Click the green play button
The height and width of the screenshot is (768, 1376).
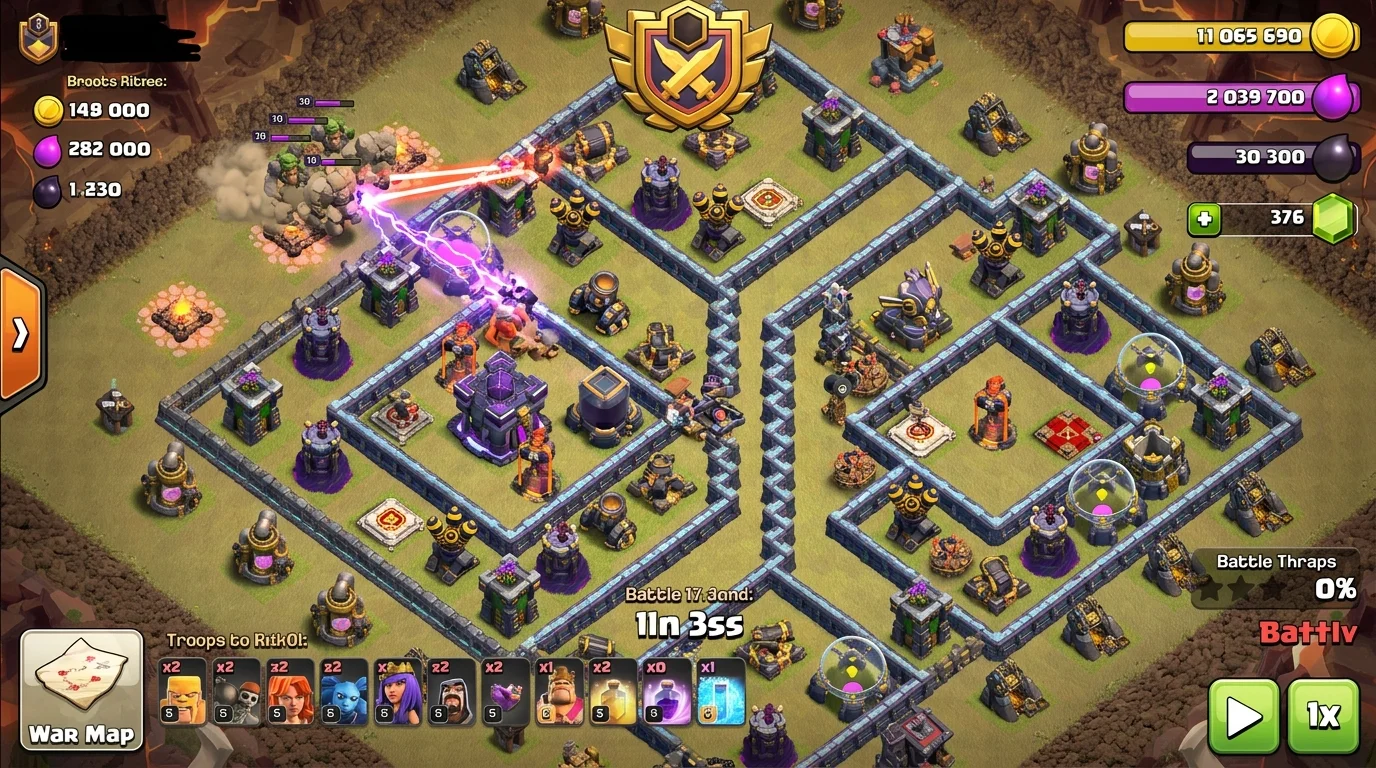(x=1243, y=716)
